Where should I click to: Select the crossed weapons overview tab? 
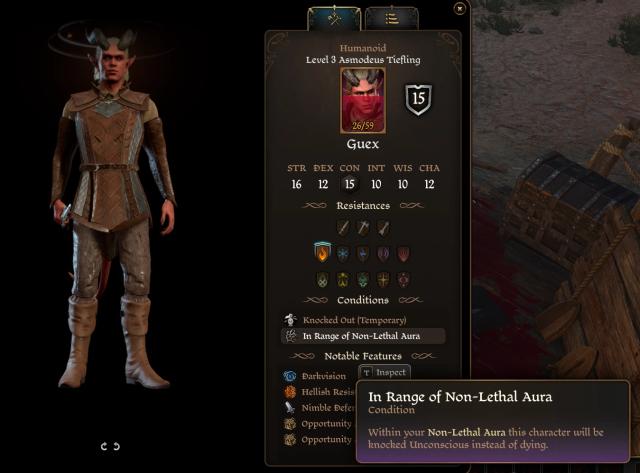(x=334, y=17)
